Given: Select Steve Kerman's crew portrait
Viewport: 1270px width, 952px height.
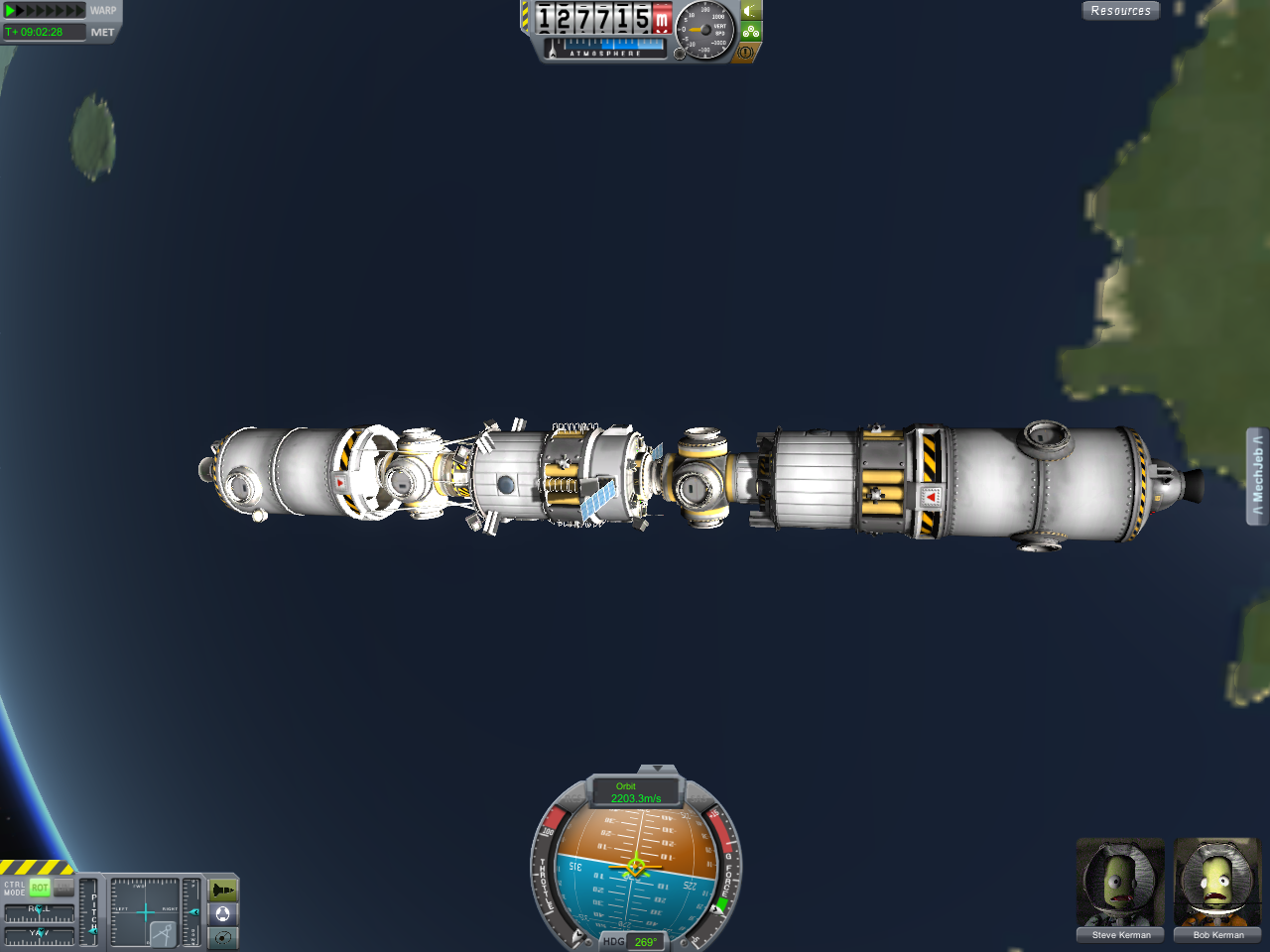Looking at the screenshot, I should tap(1120, 886).
